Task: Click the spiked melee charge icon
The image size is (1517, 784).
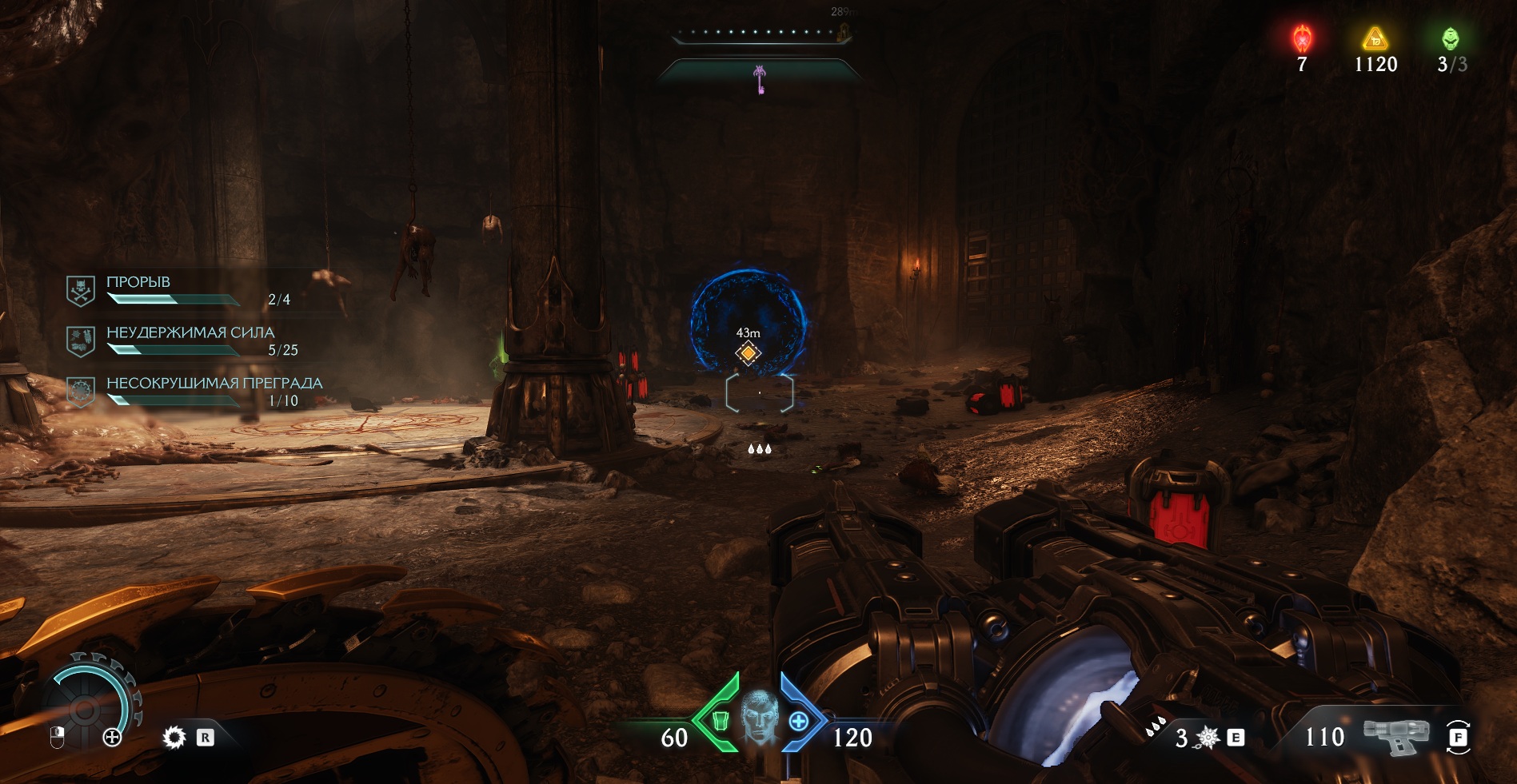Action: 1208,738
